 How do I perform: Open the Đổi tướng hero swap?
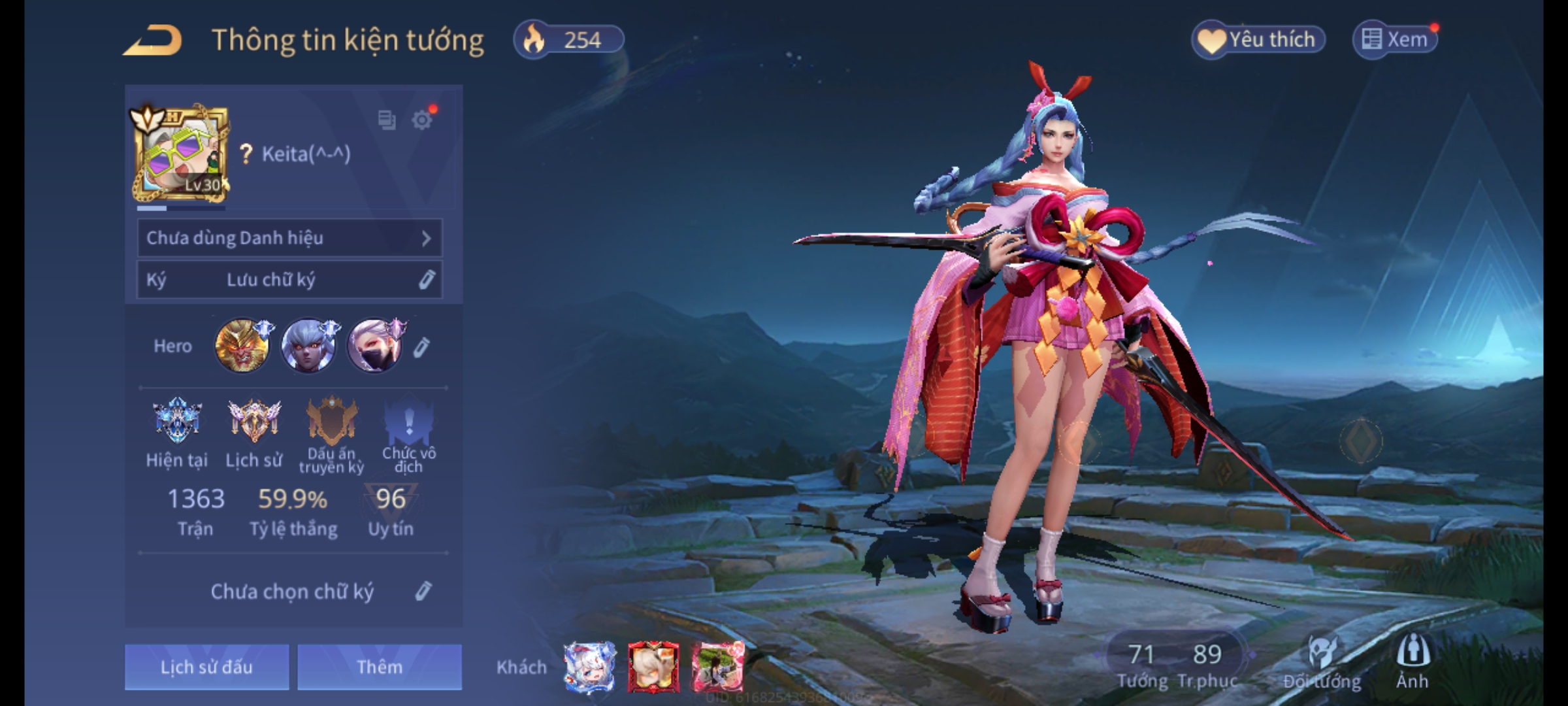1322,662
